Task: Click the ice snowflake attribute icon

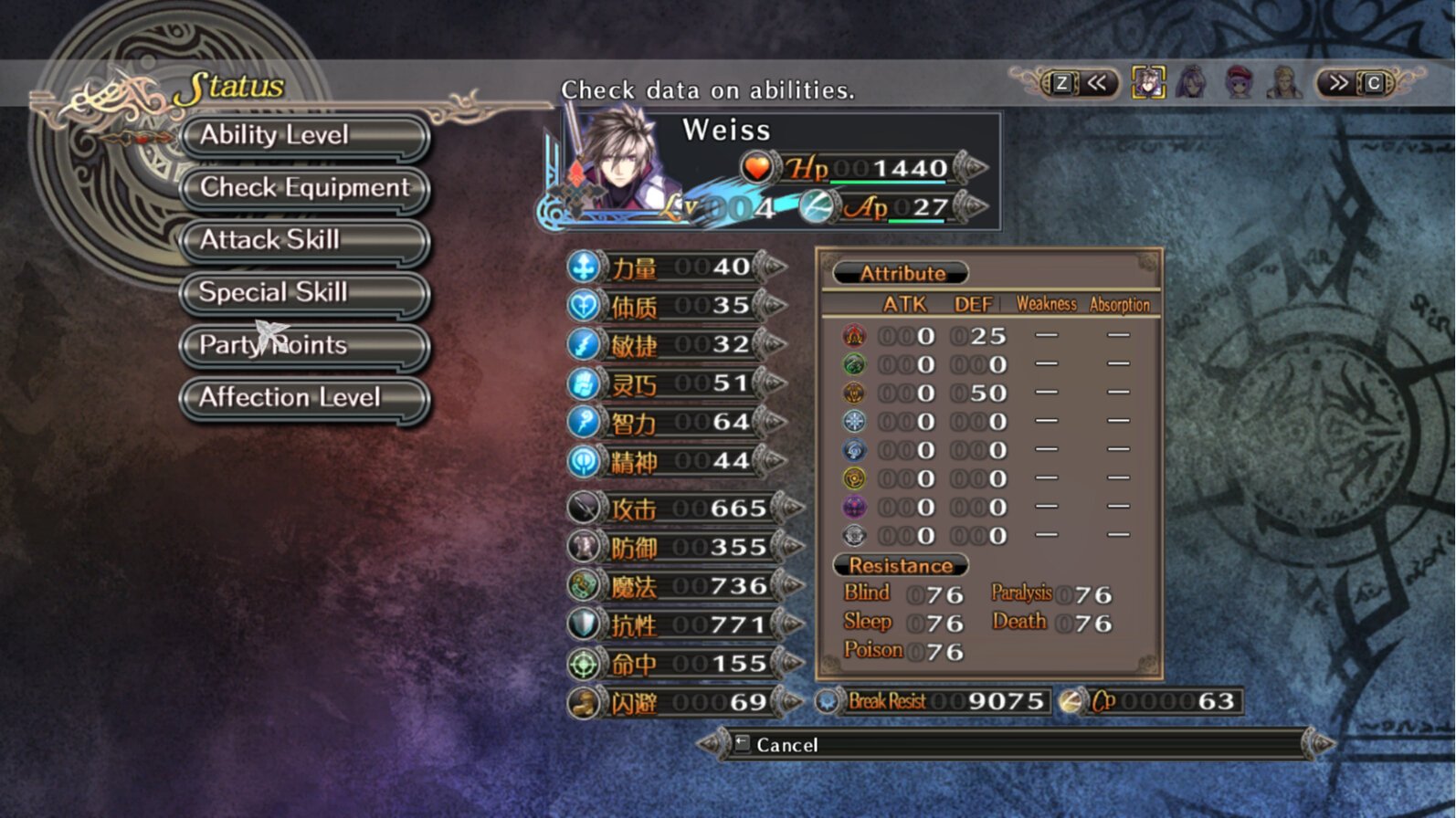Action: 853,421
